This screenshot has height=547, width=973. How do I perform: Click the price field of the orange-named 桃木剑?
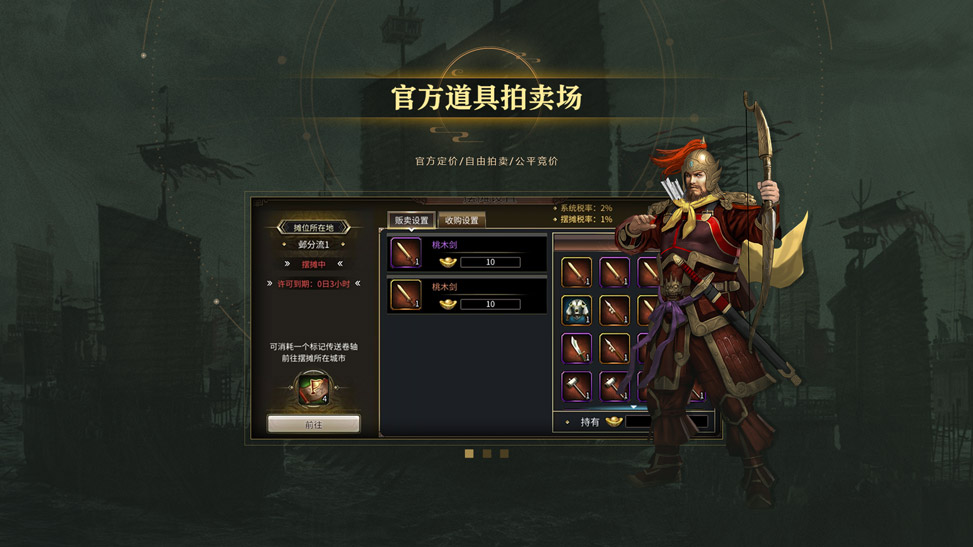tap(490, 304)
